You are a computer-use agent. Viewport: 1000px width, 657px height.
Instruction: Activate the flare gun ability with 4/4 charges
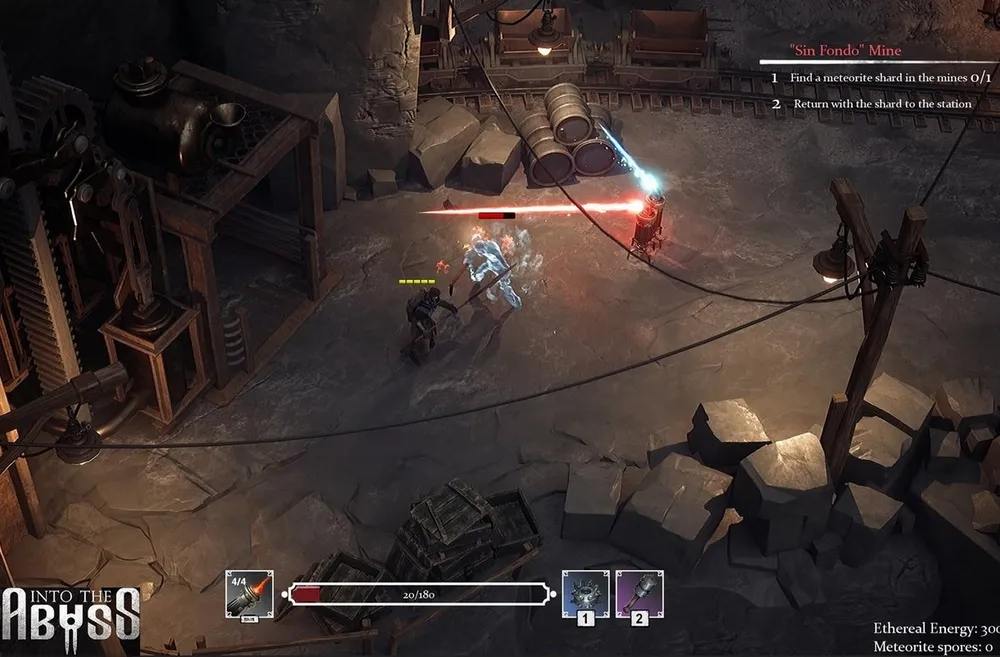point(250,594)
